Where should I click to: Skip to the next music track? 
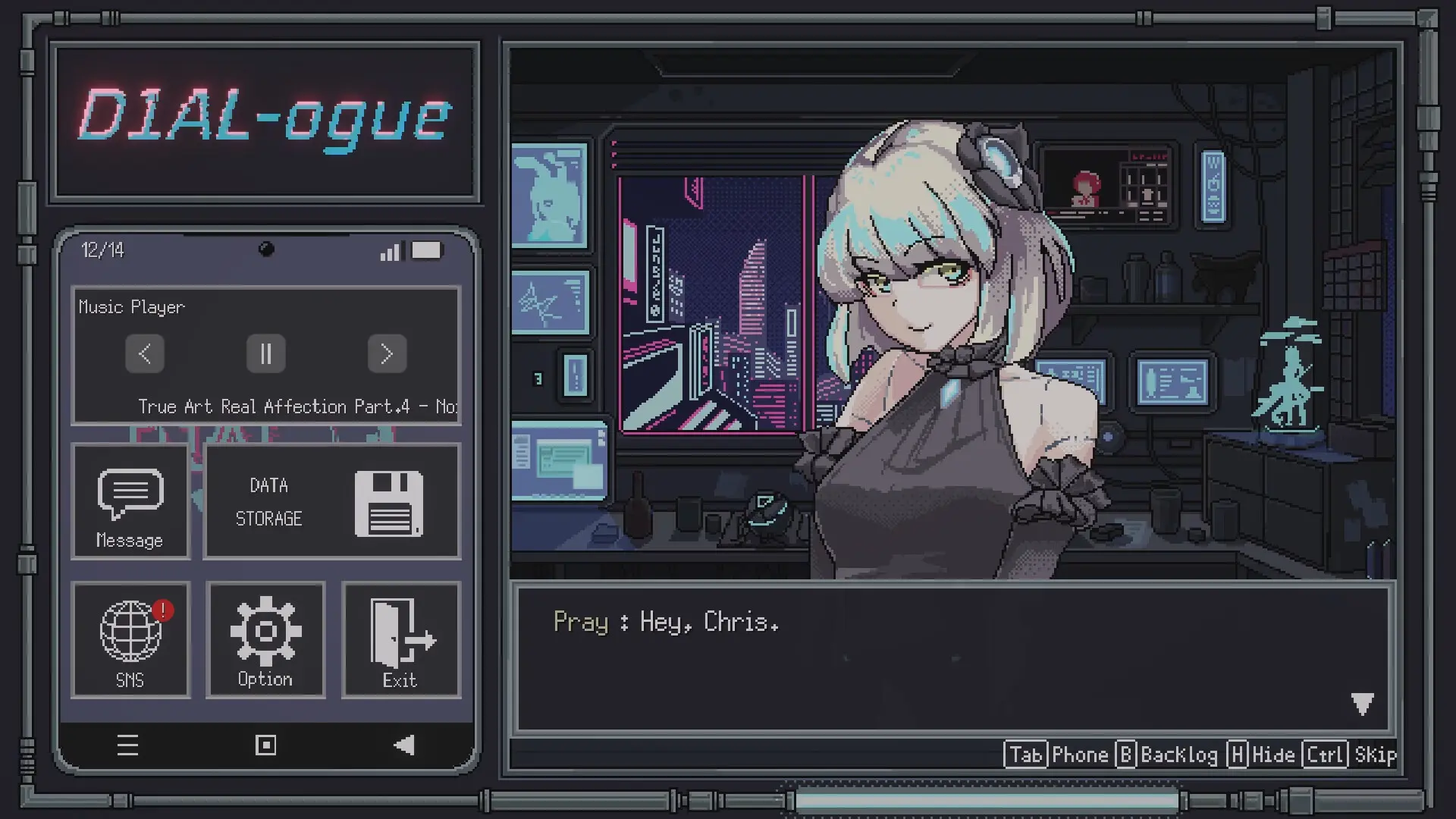388,353
